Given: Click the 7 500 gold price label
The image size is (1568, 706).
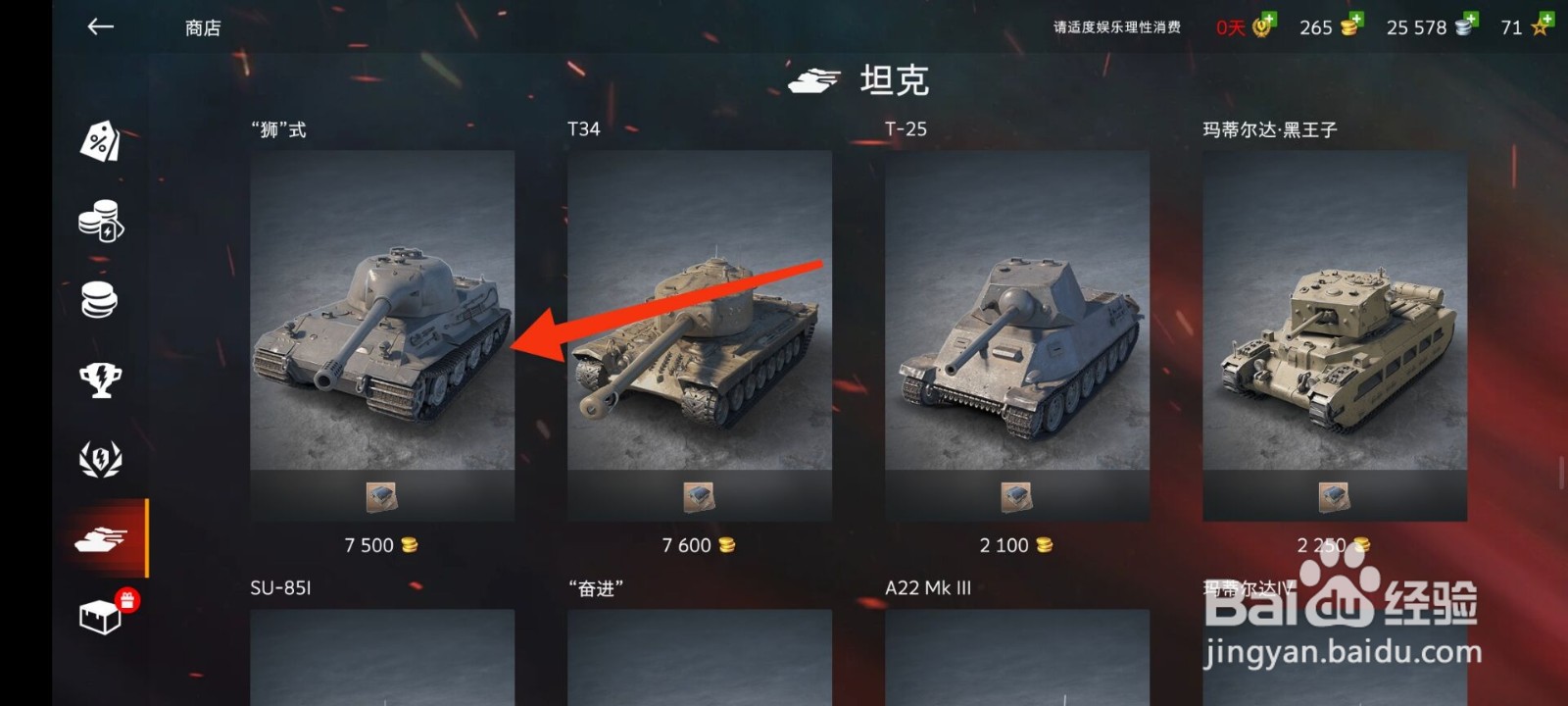Looking at the screenshot, I should pos(381,545).
